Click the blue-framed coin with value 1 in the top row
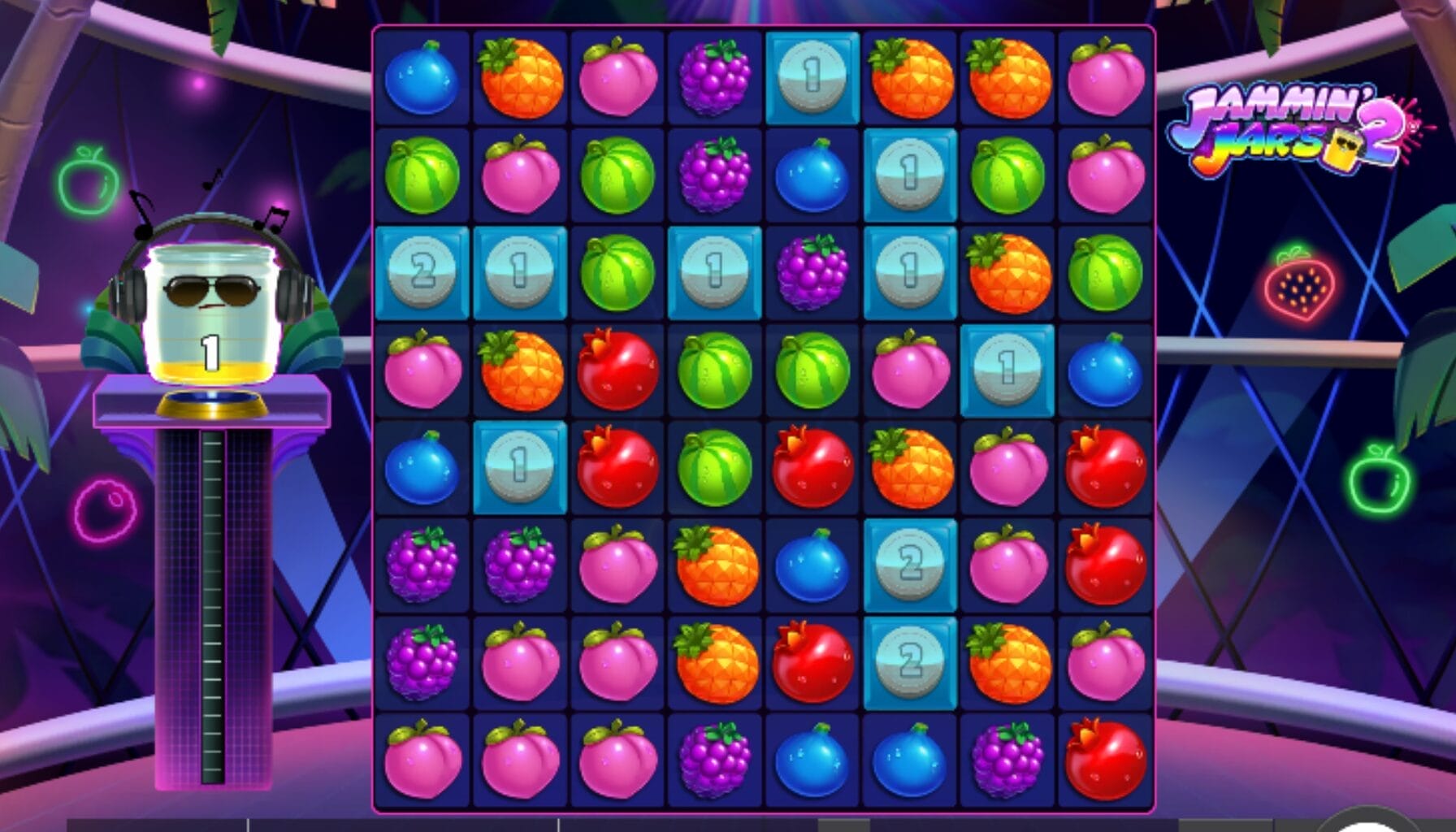 (x=812, y=77)
